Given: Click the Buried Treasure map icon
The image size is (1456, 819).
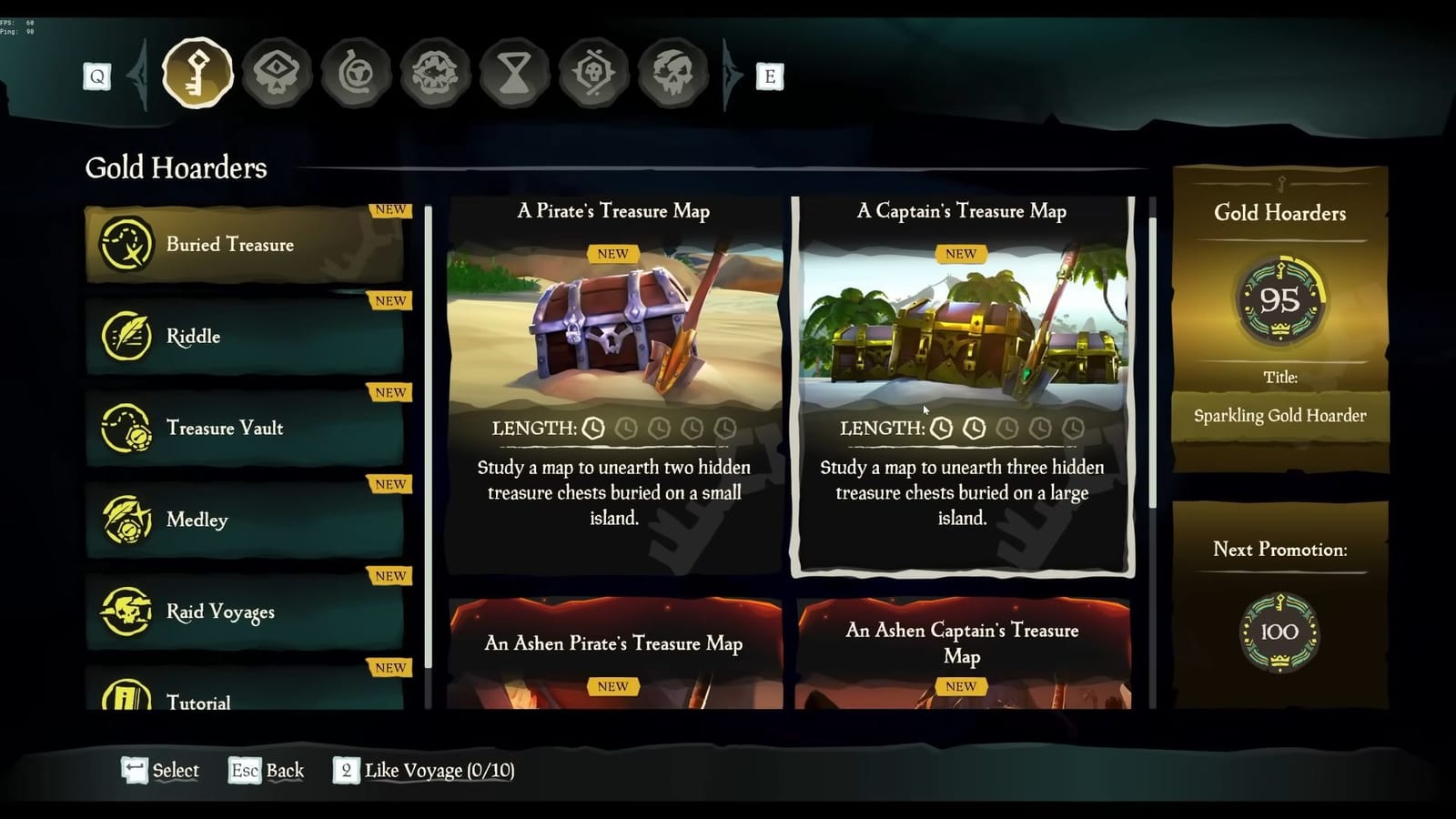Looking at the screenshot, I should (x=127, y=244).
